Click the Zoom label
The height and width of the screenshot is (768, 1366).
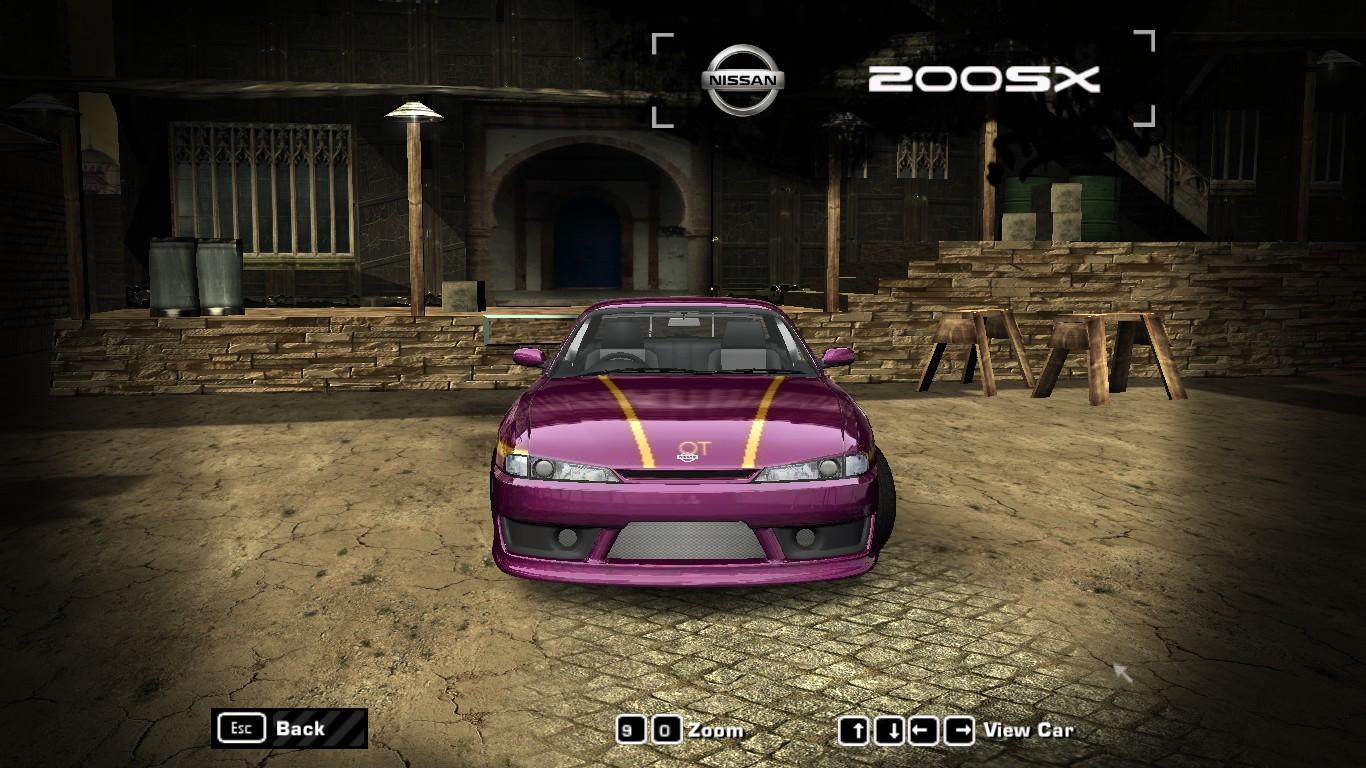716,730
